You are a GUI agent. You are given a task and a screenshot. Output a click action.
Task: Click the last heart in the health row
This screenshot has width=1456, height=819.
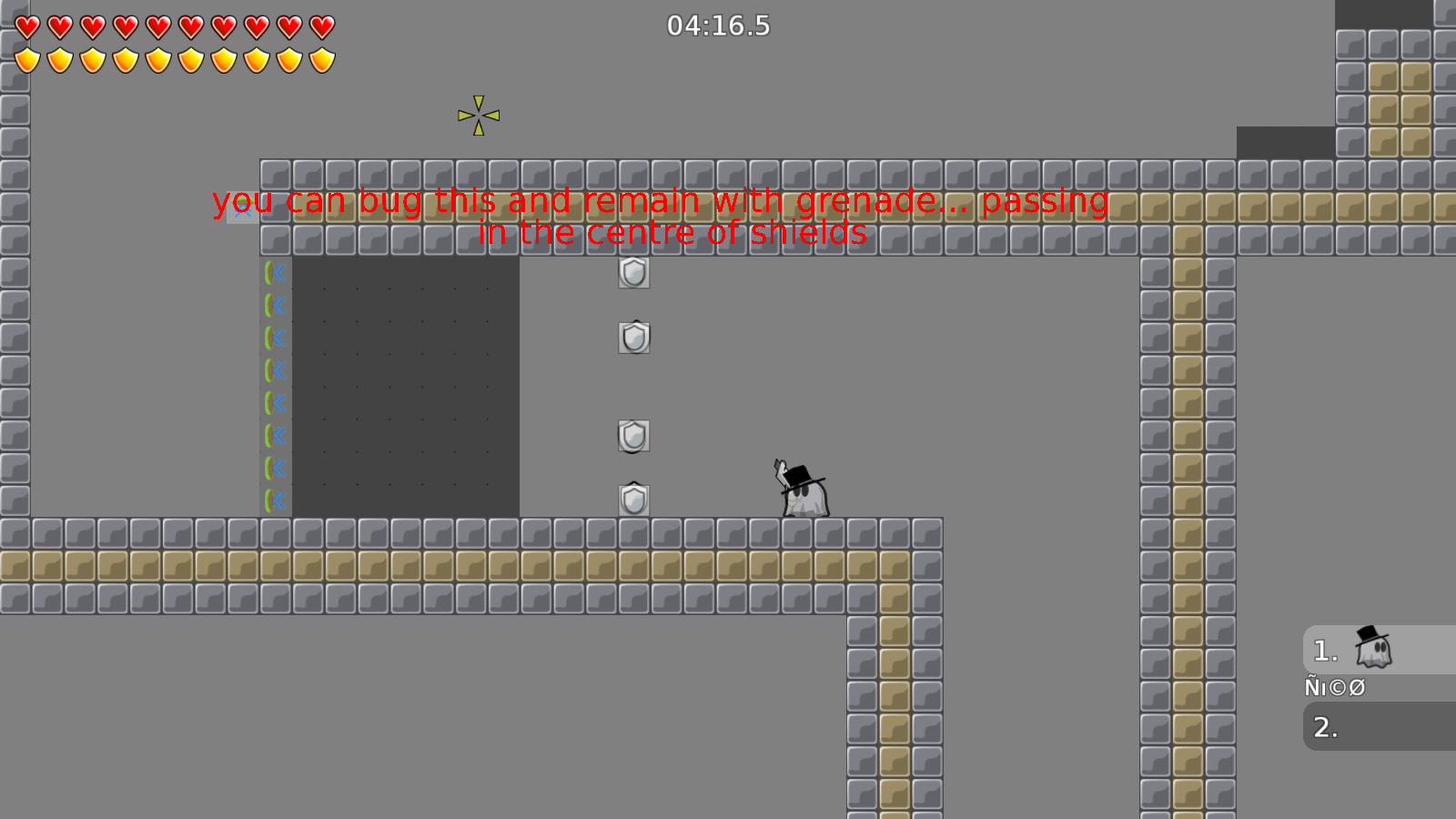[320, 25]
